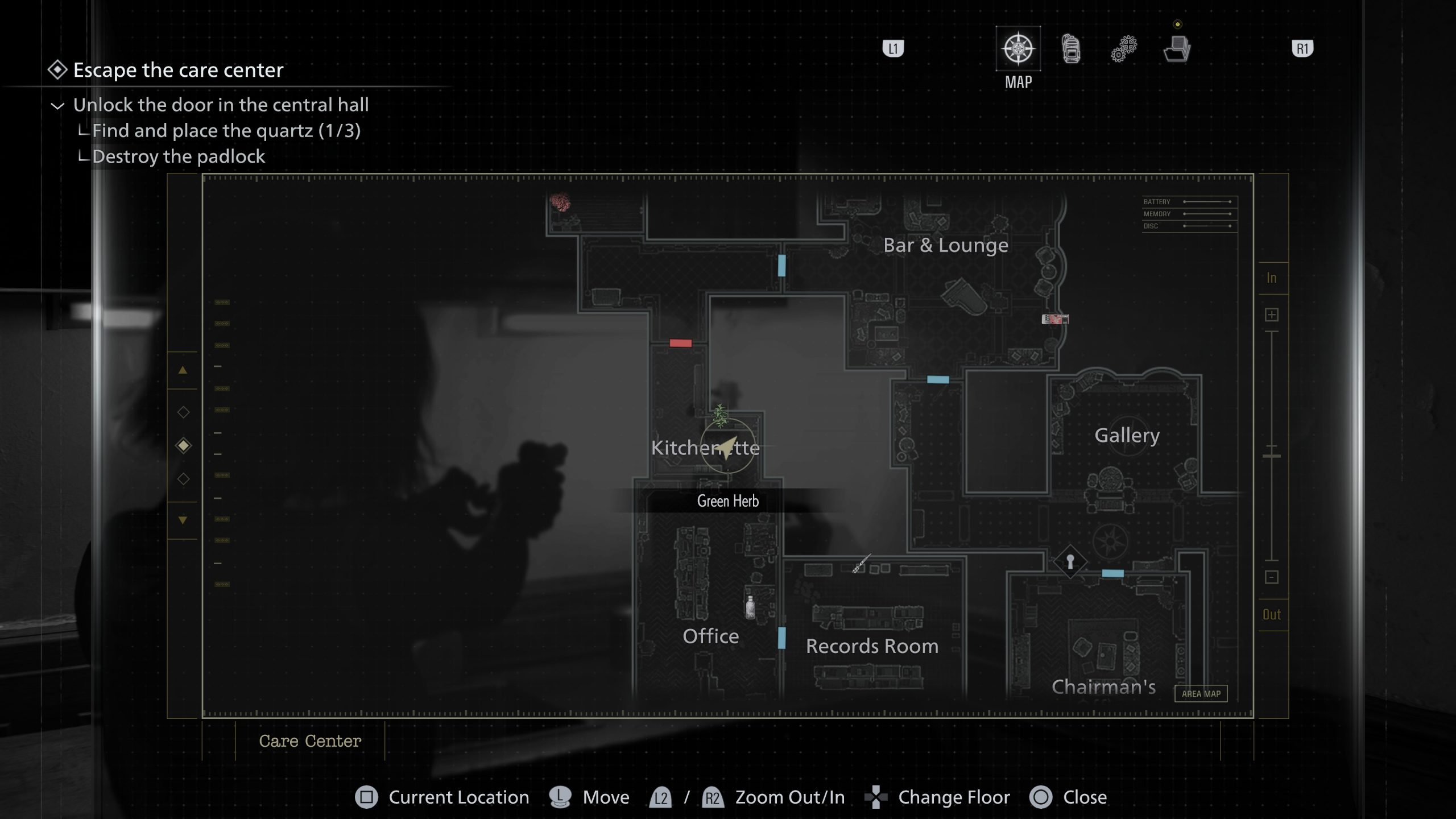Select the MAP tab compass icon
Image resolution: width=1456 pixels, height=819 pixels.
pos(1018,48)
